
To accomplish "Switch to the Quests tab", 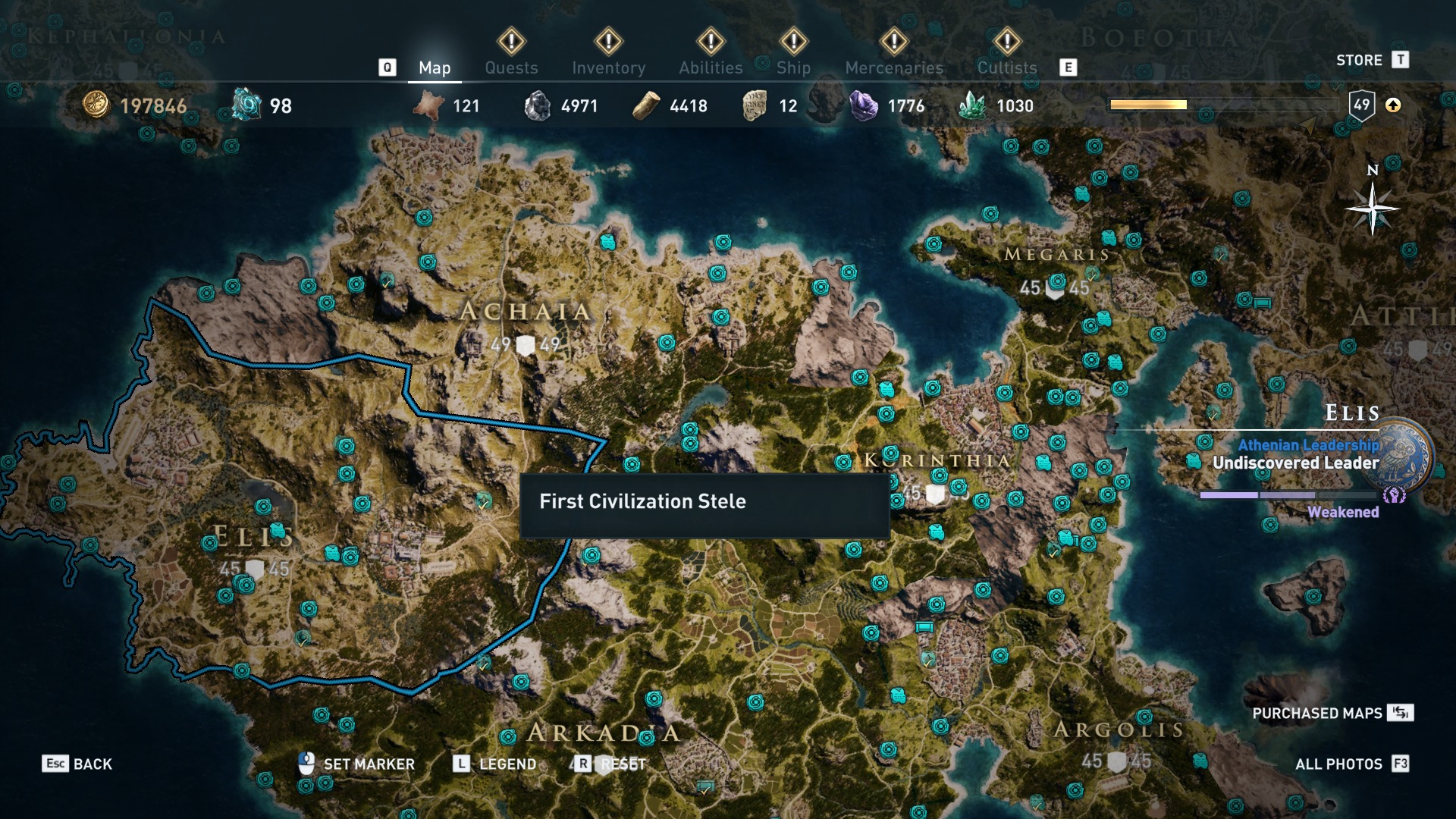I will tap(511, 67).
